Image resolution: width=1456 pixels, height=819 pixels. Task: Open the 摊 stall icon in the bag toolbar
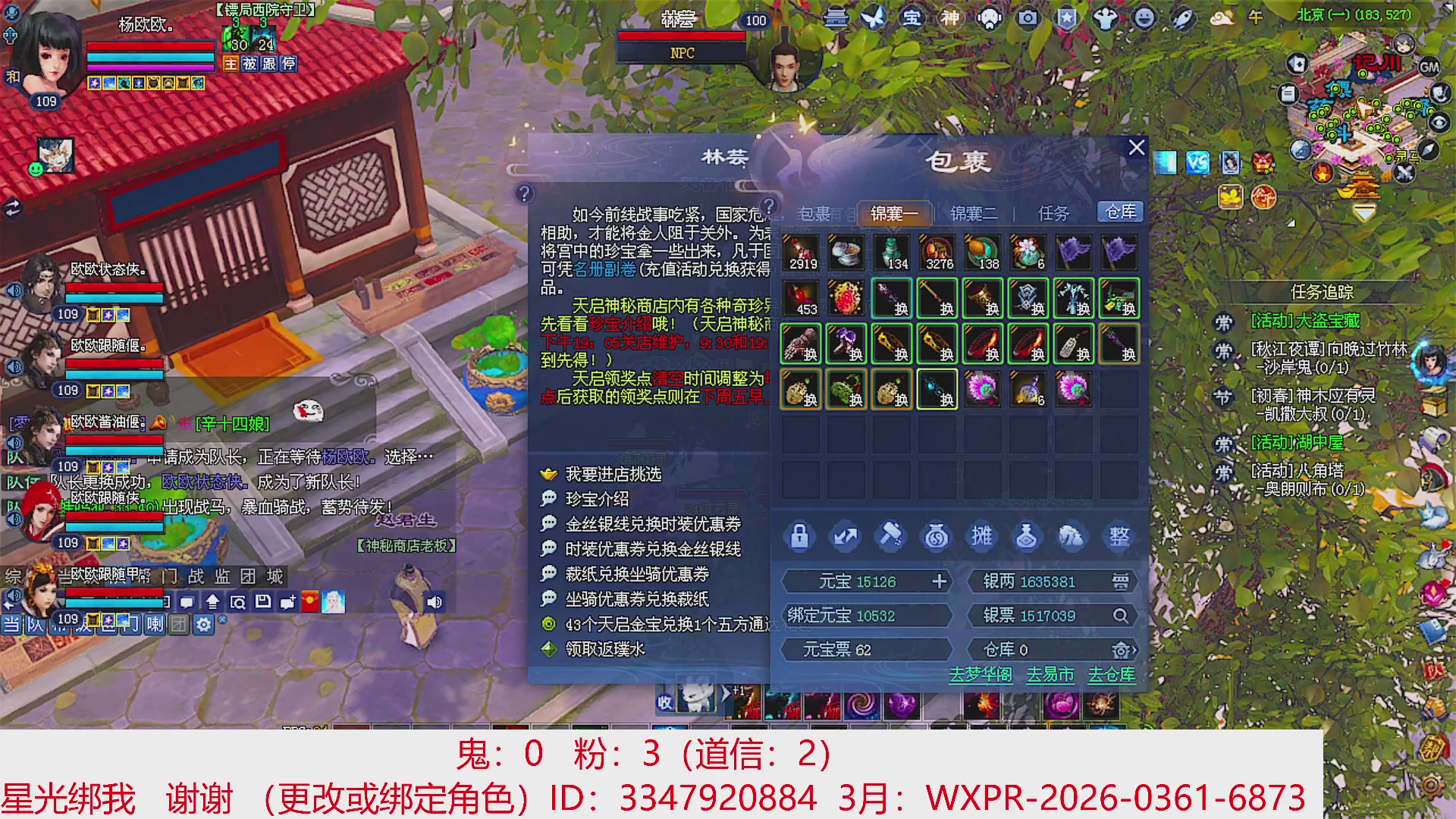(x=982, y=536)
